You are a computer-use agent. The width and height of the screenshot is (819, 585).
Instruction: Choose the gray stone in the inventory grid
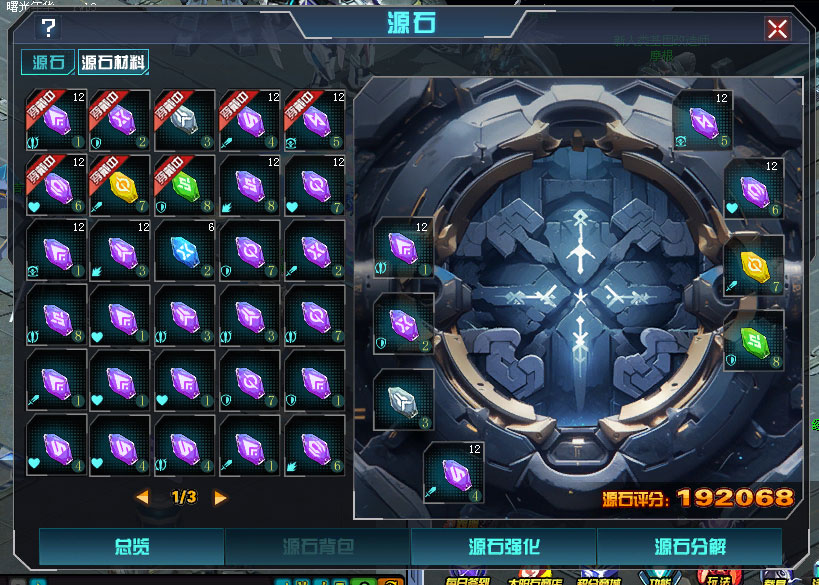(185, 120)
